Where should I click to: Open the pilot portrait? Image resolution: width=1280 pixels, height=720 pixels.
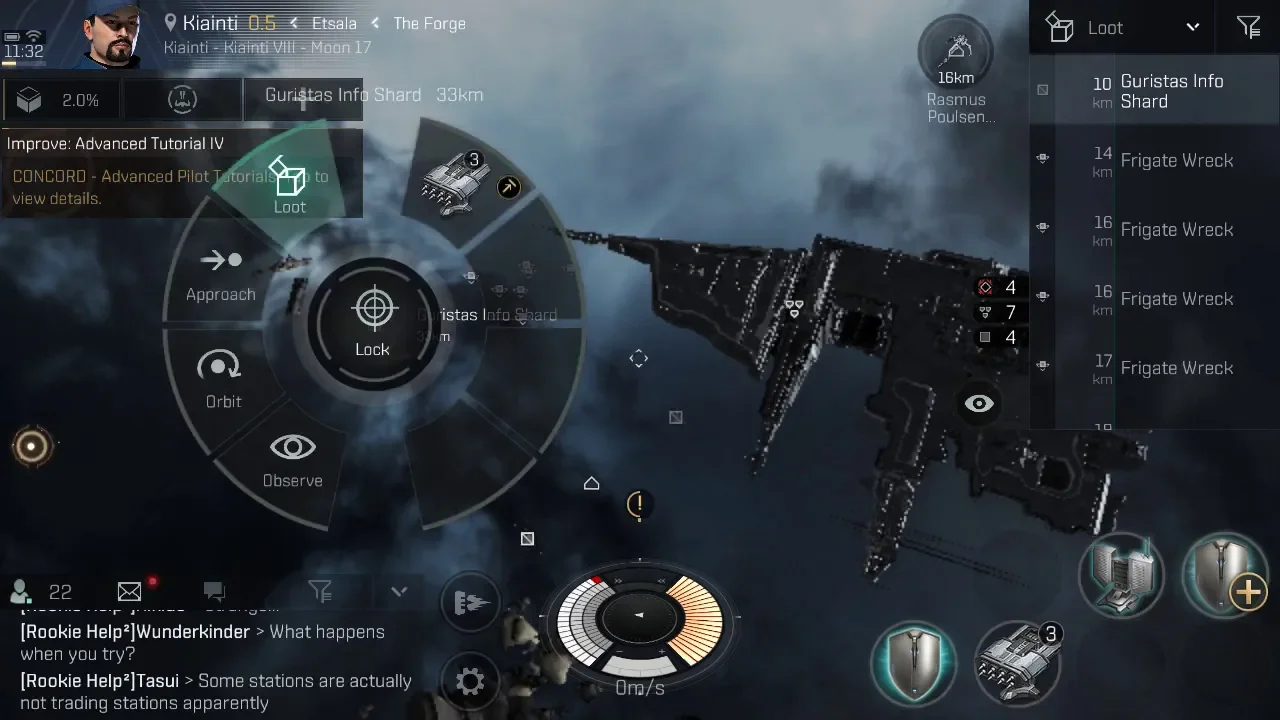111,35
